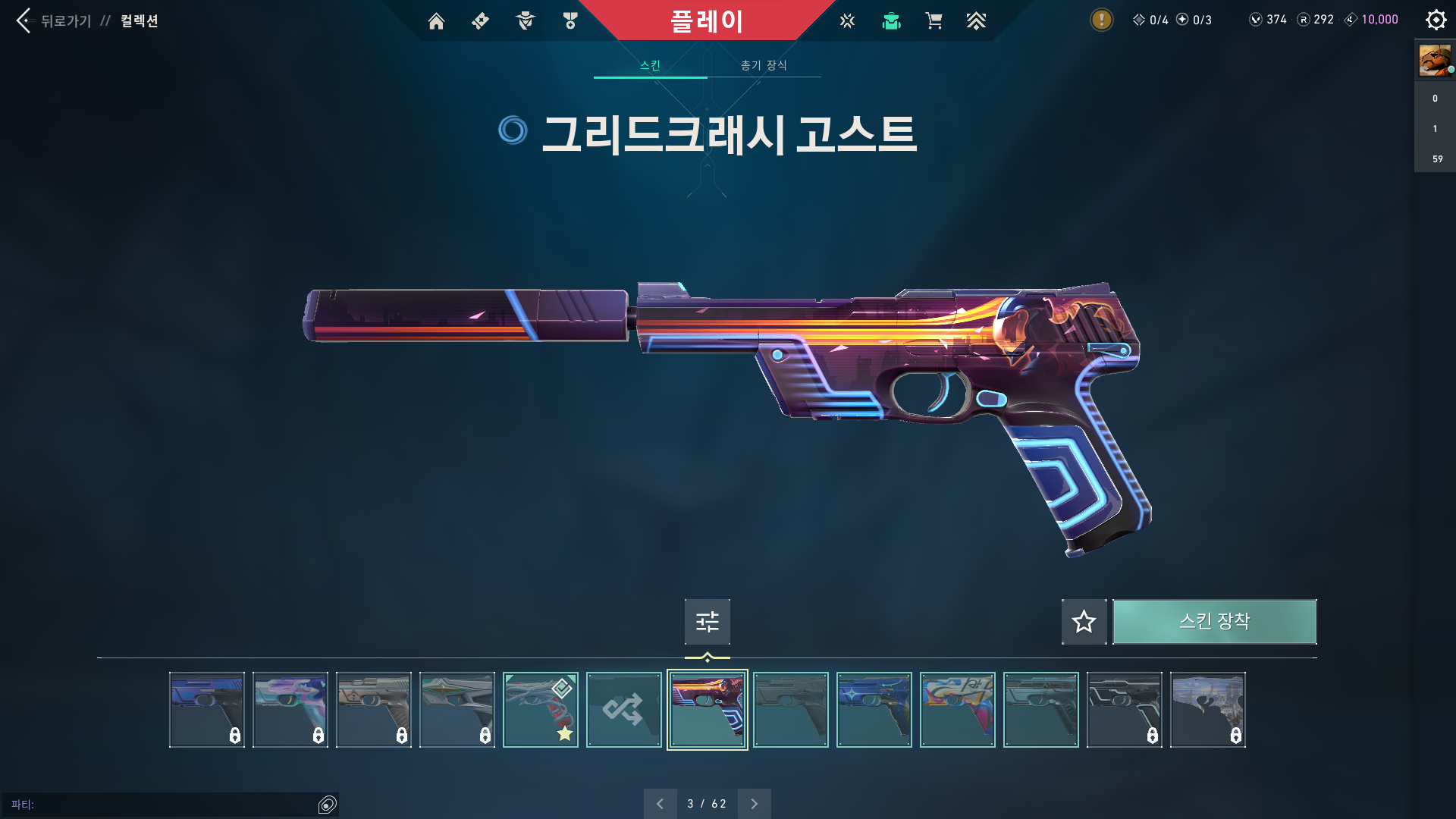Viewport: 1456px width, 819px height.
Task: Open the skin filter sliders button
Action: [707, 622]
